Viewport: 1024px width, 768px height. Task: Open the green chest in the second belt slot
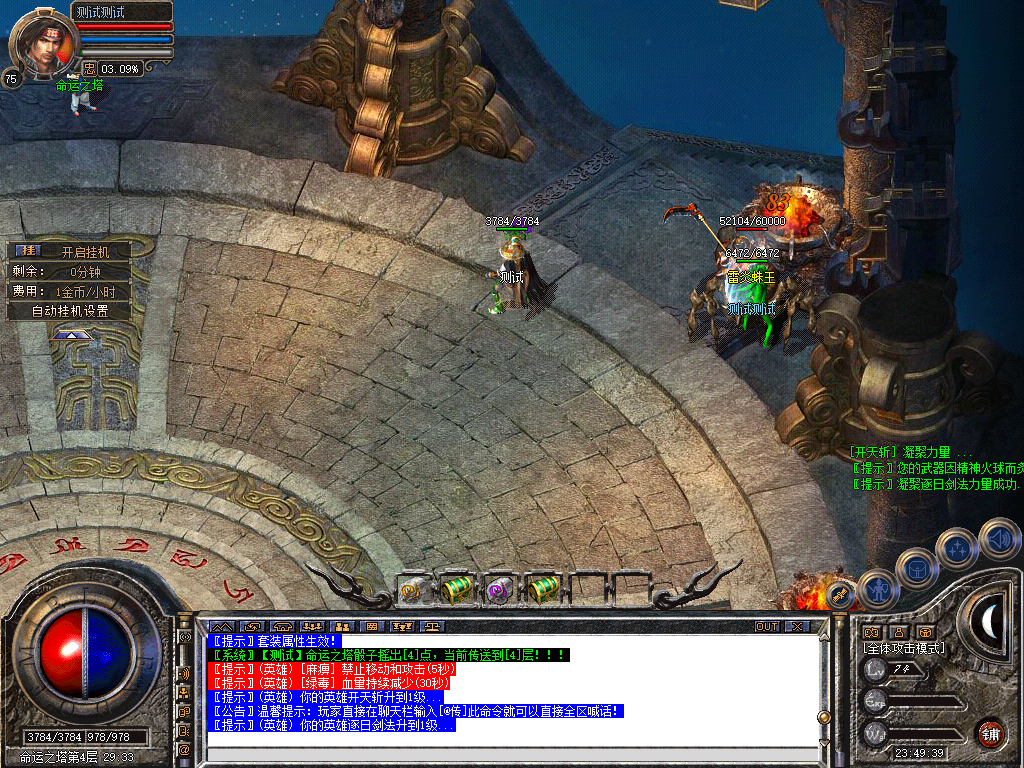coord(455,590)
